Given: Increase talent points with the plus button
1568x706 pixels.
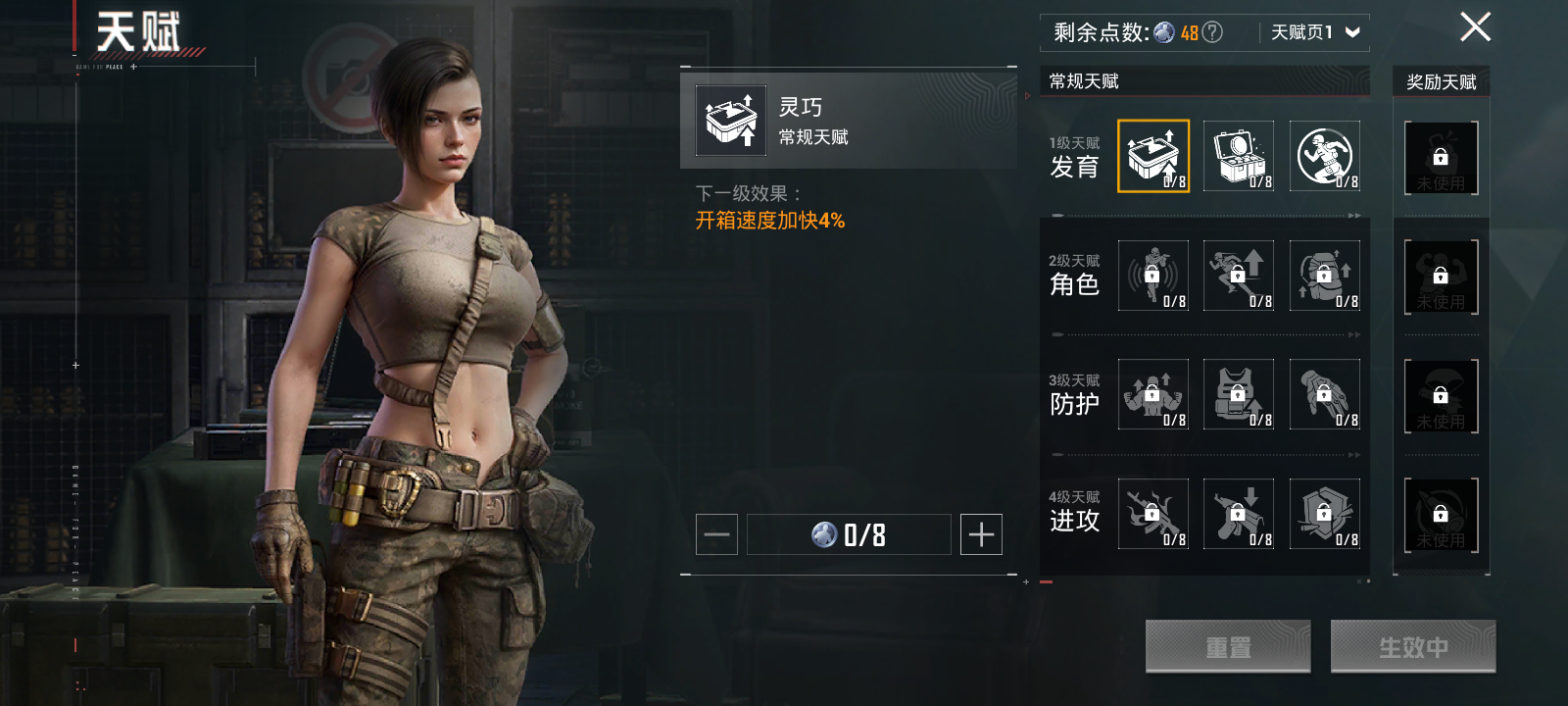Looking at the screenshot, I should tap(981, 534).
